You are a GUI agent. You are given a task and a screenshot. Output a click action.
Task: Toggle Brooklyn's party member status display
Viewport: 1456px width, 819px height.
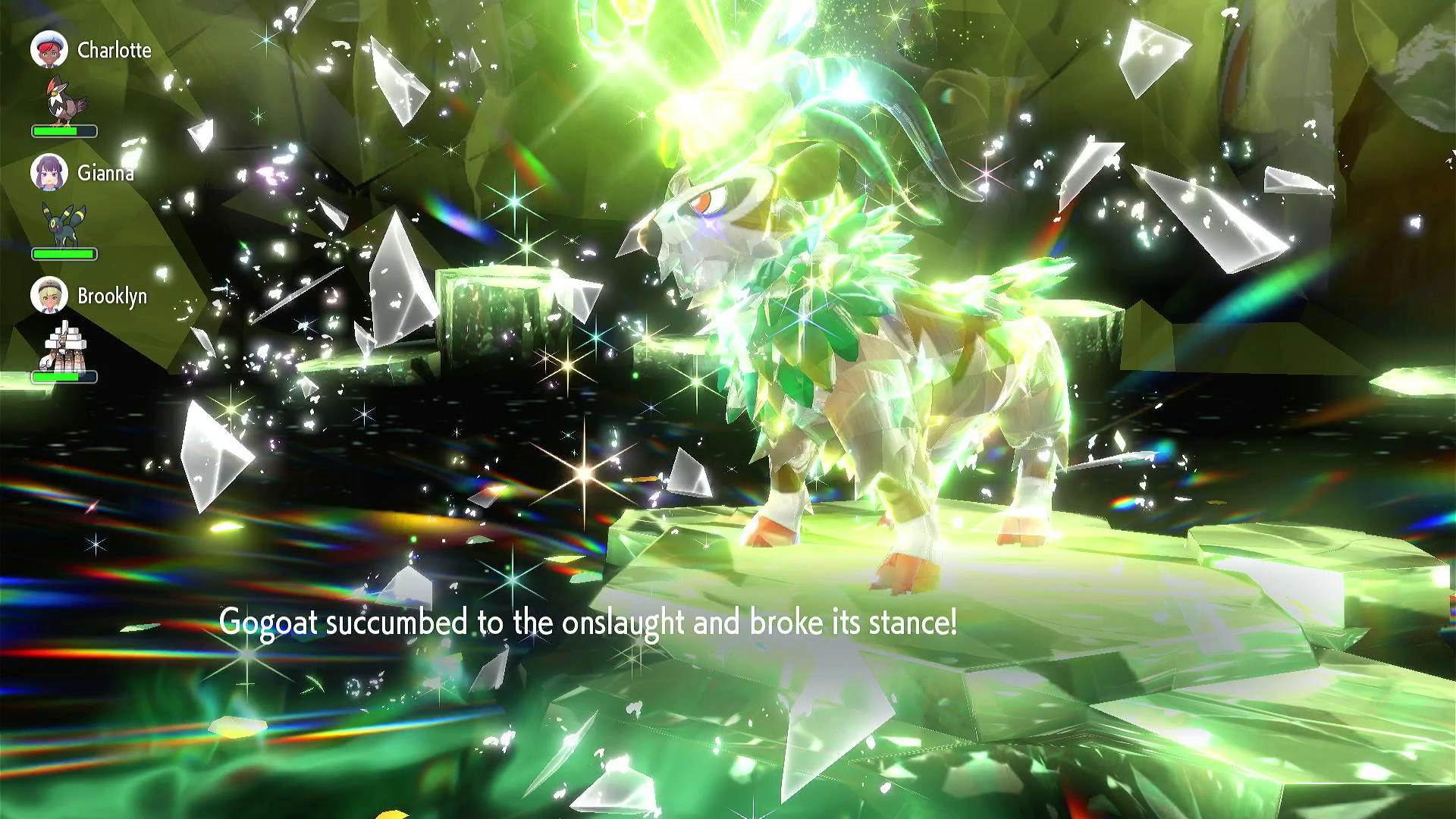coord(64,337)
